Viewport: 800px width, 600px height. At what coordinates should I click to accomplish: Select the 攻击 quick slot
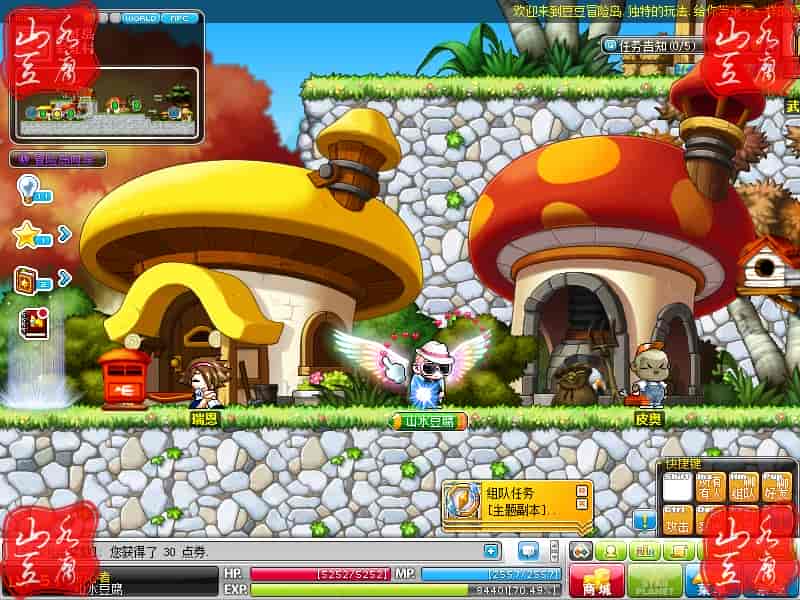(678, 520)
